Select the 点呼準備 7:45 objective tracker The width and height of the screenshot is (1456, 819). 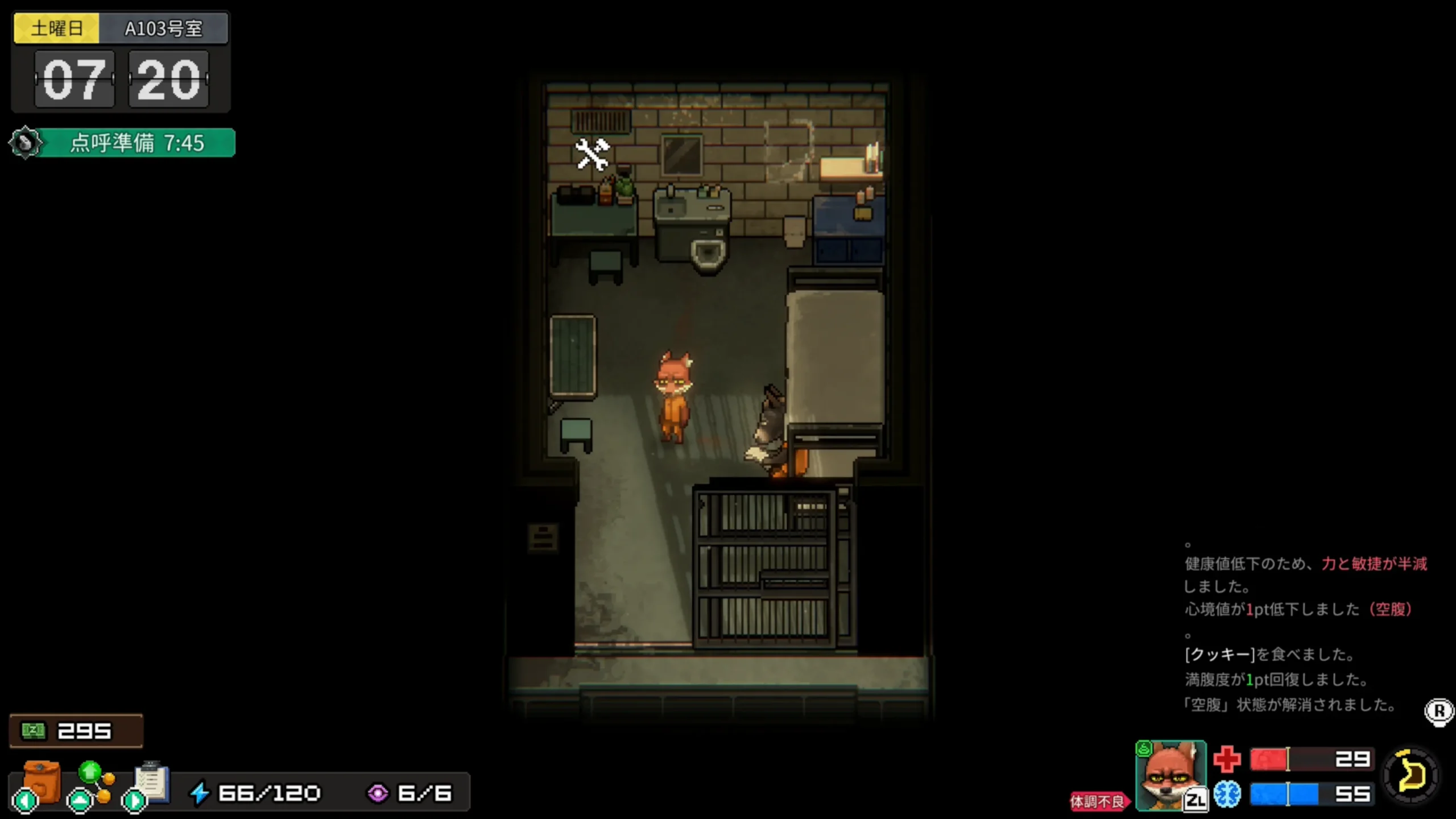tap(135, 143)
